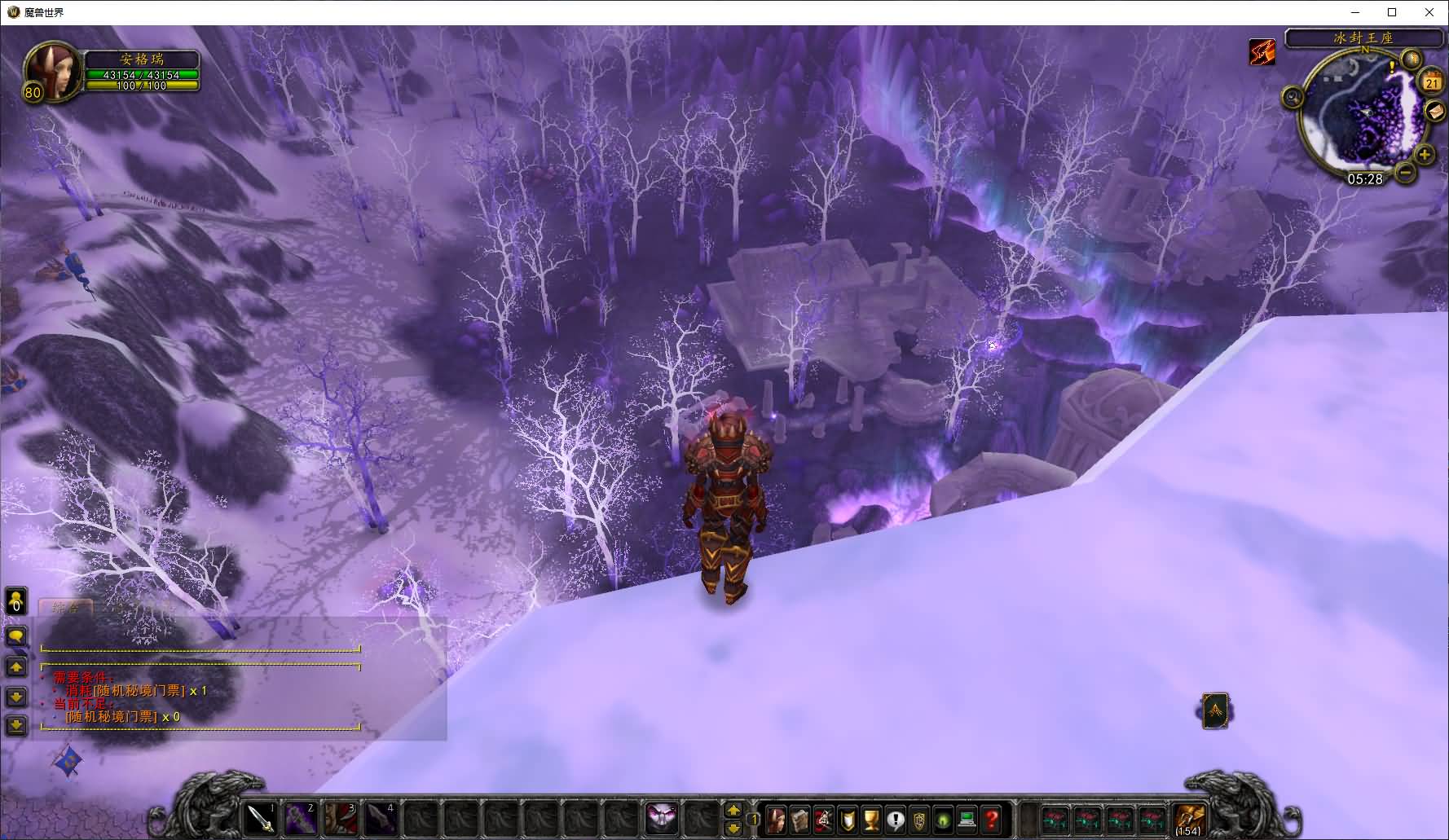Open the character info micro button
The height and width of the screenshot is (840, 1449).
tap(775, 819)
